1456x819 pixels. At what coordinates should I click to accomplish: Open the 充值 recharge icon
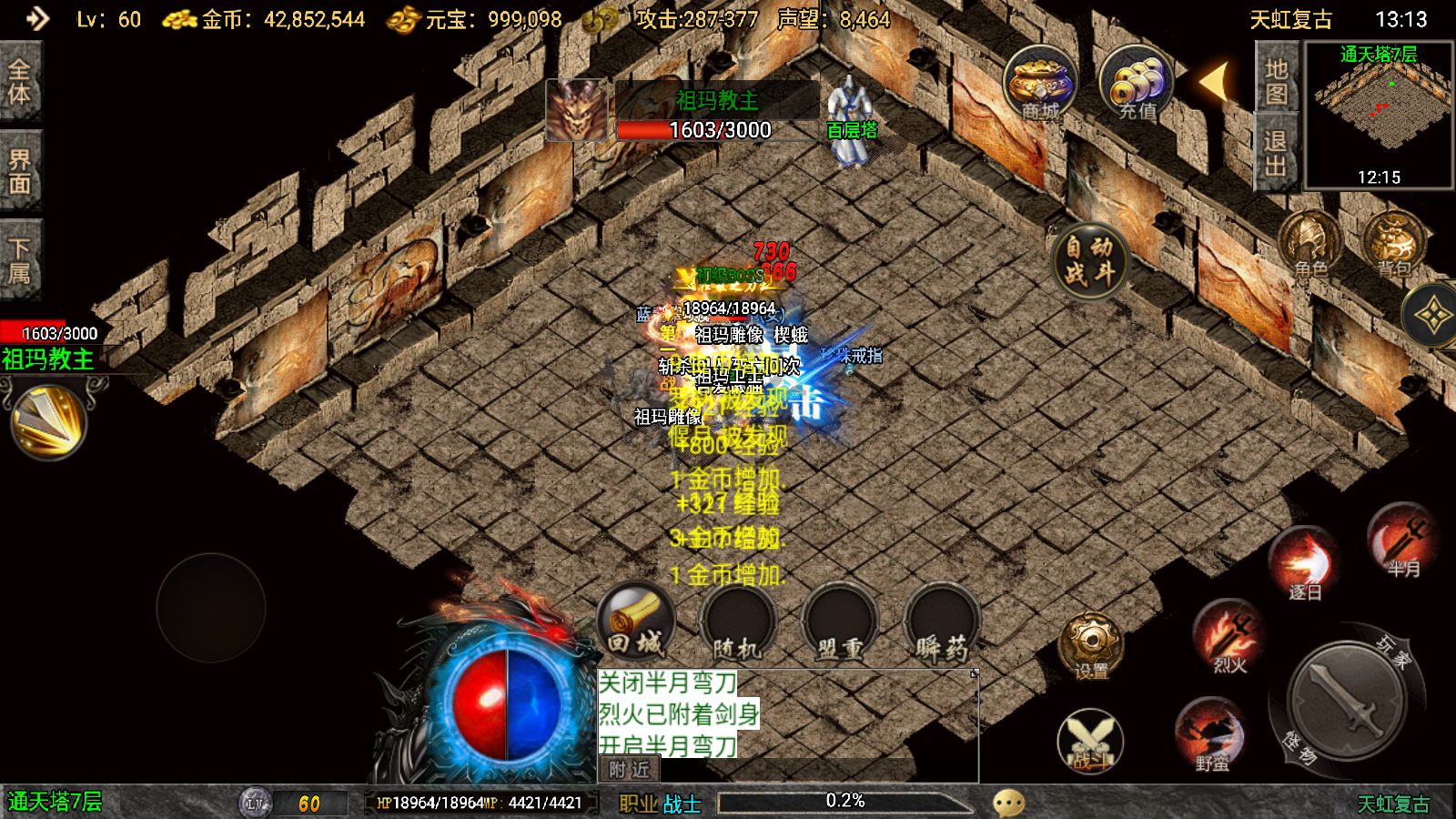(x=1136, y=84)
